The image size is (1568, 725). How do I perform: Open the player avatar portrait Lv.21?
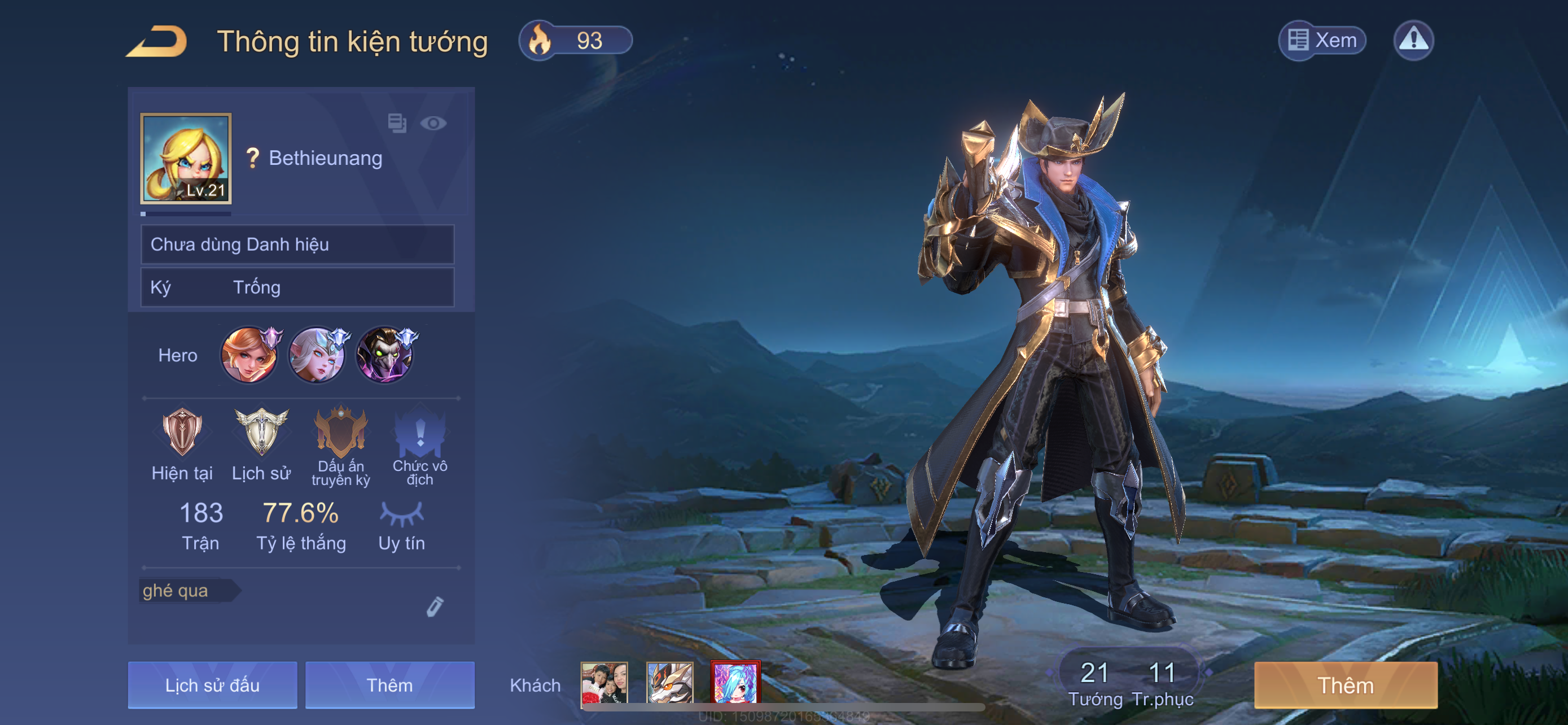tap(186, 158)
